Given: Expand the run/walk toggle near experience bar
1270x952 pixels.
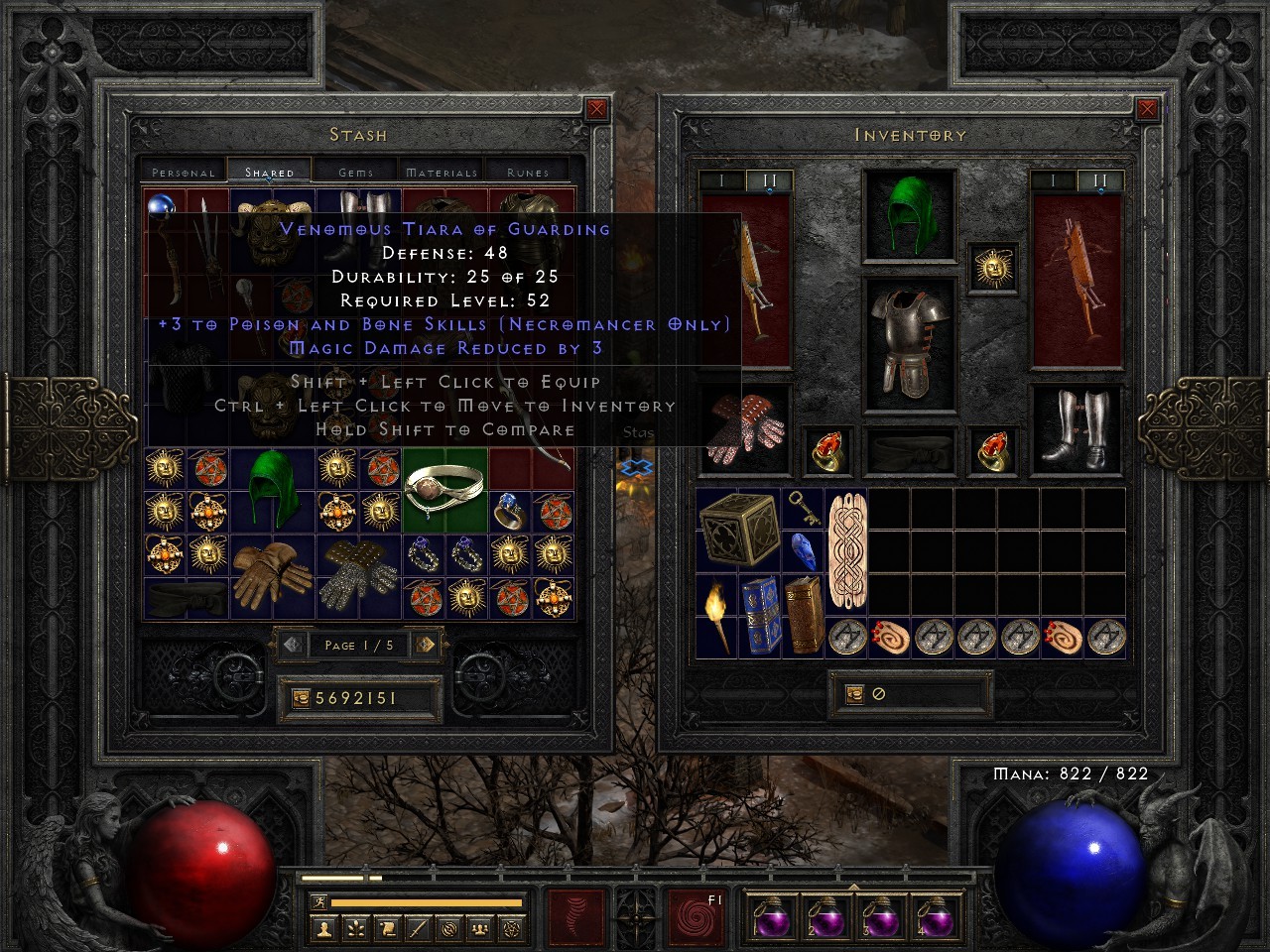Looking at the screenshot, I should click(317, 899).
